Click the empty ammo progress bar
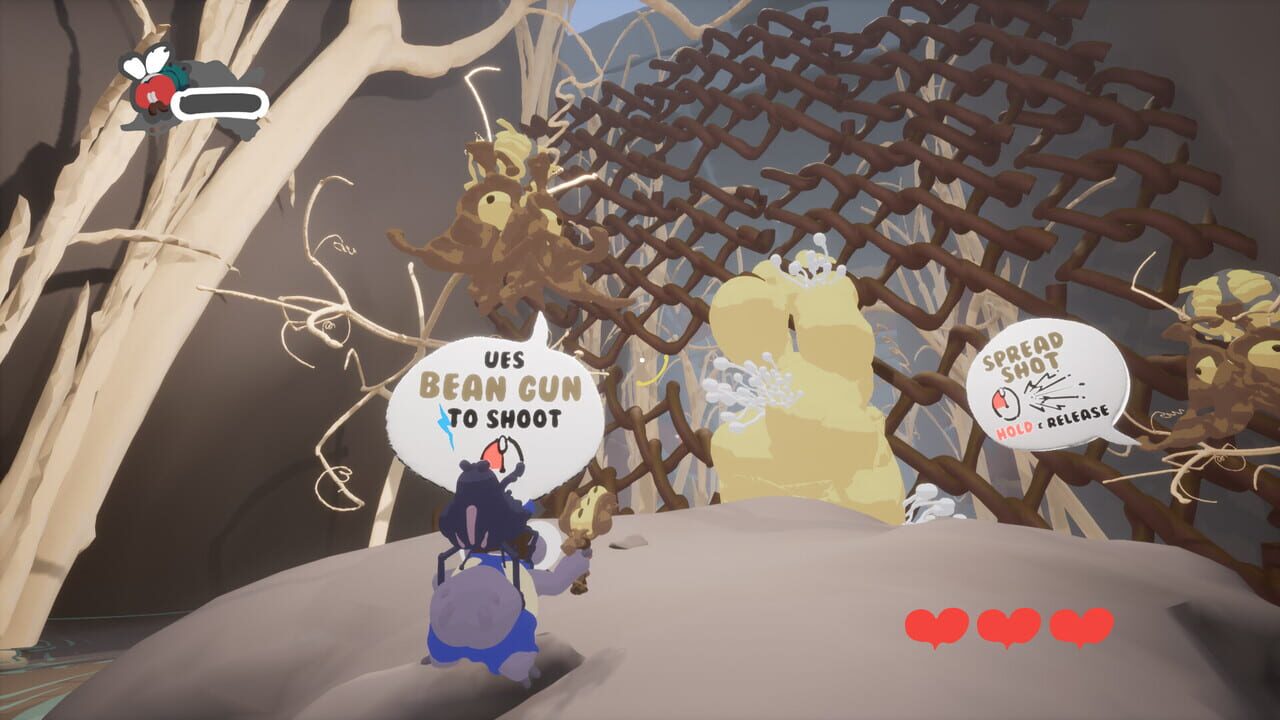 [219, 102]
